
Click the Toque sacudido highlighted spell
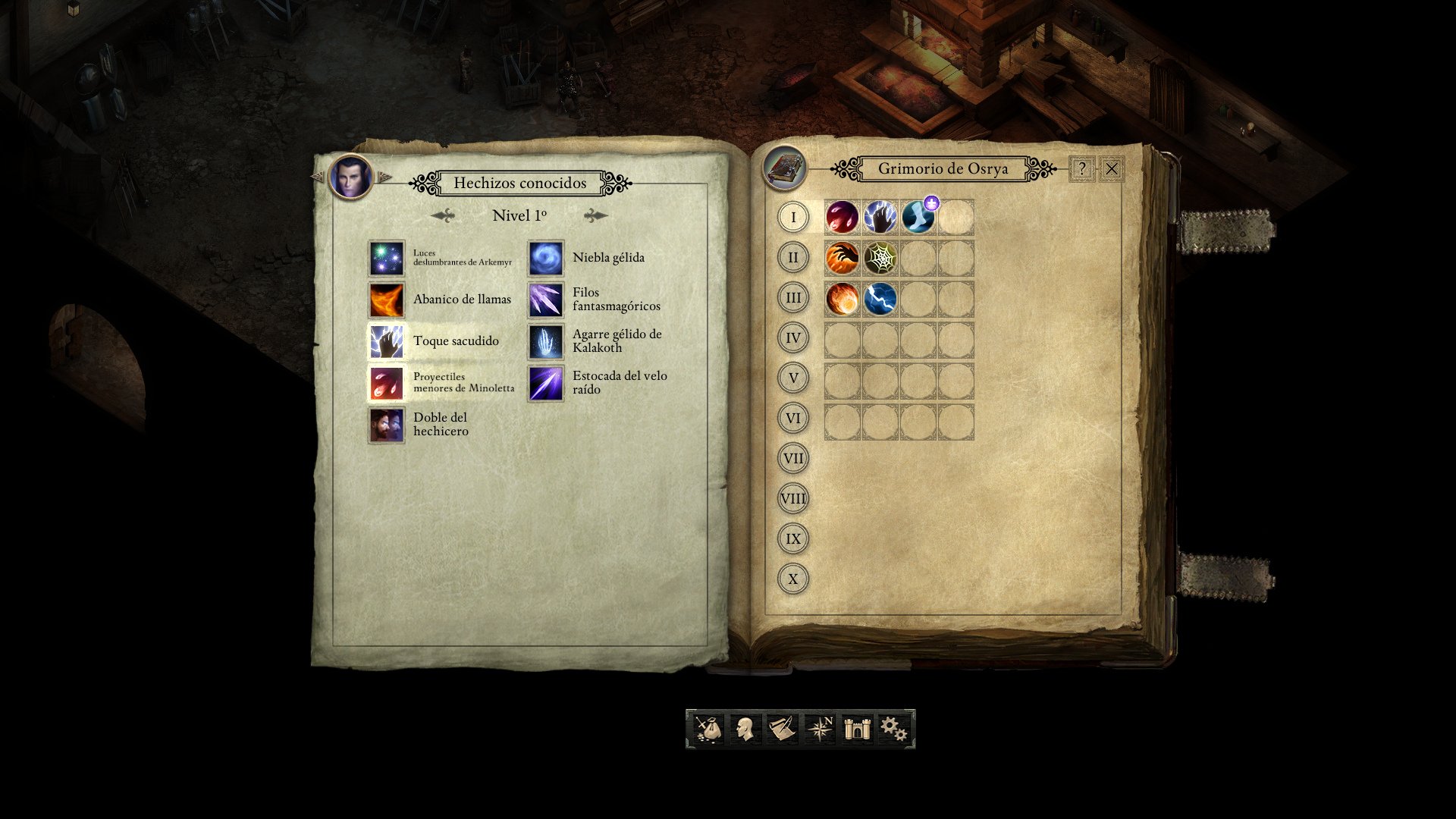[387, 340]
